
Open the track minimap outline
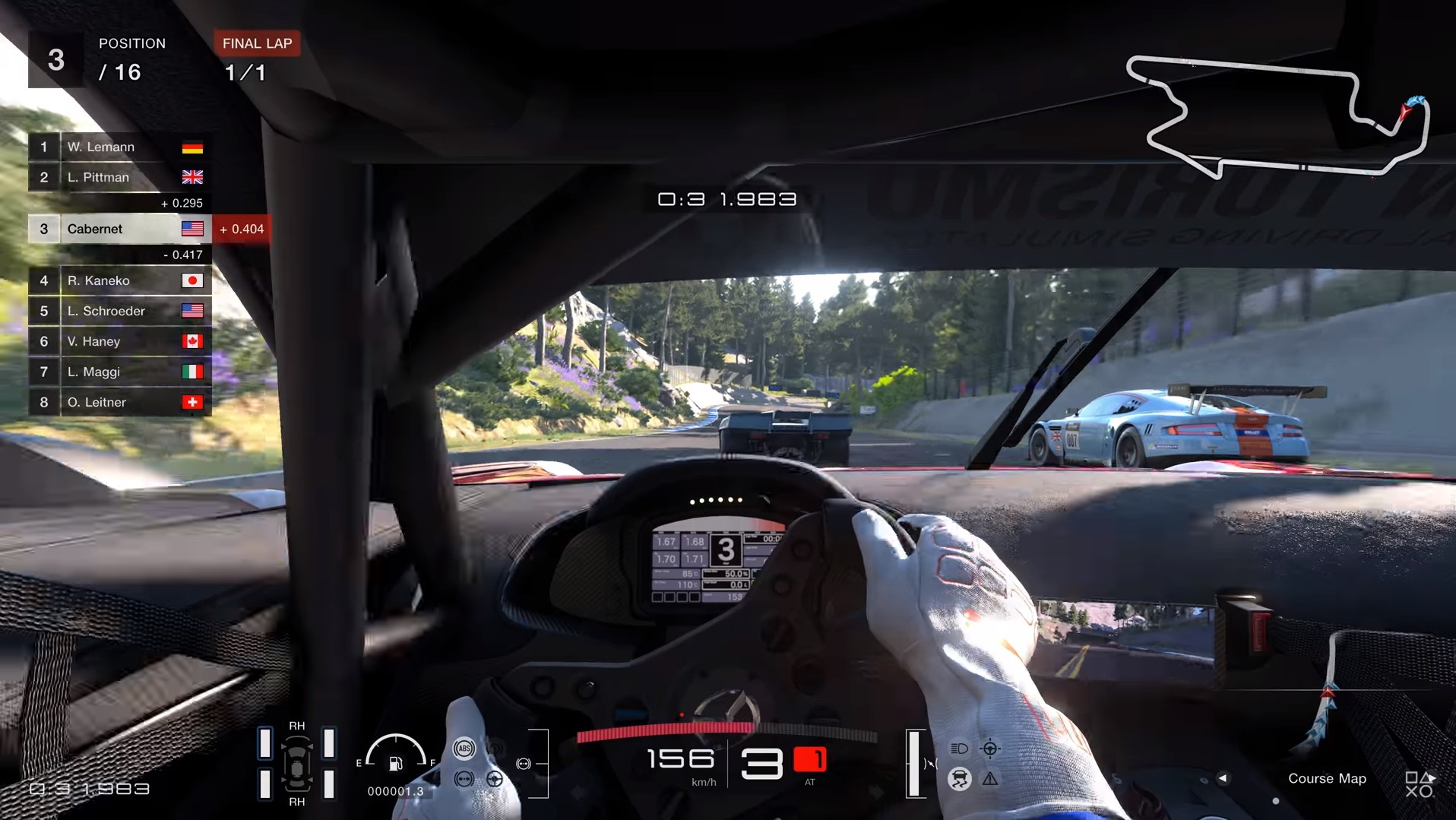coord(1277,116)
